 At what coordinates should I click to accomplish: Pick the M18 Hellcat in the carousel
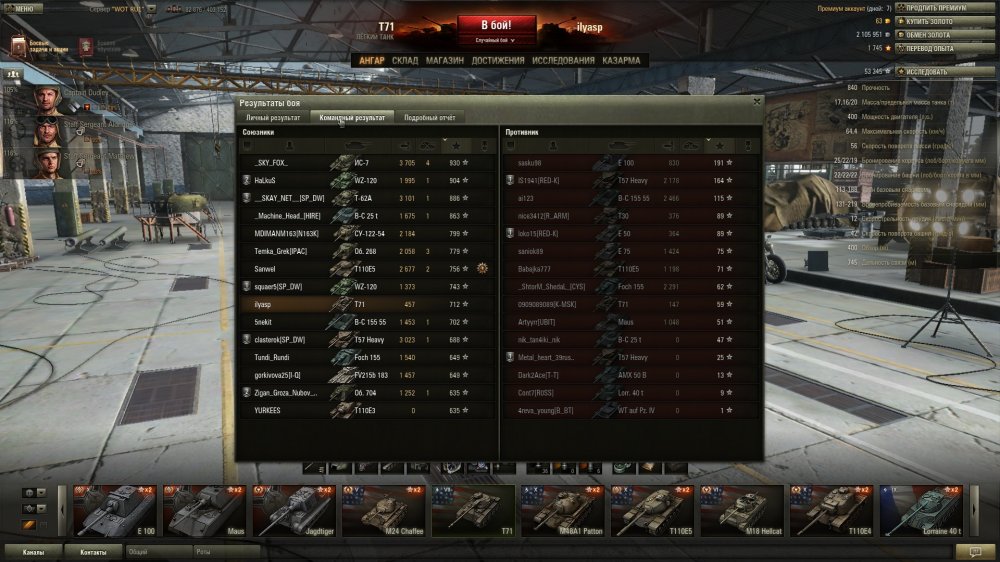743,510
